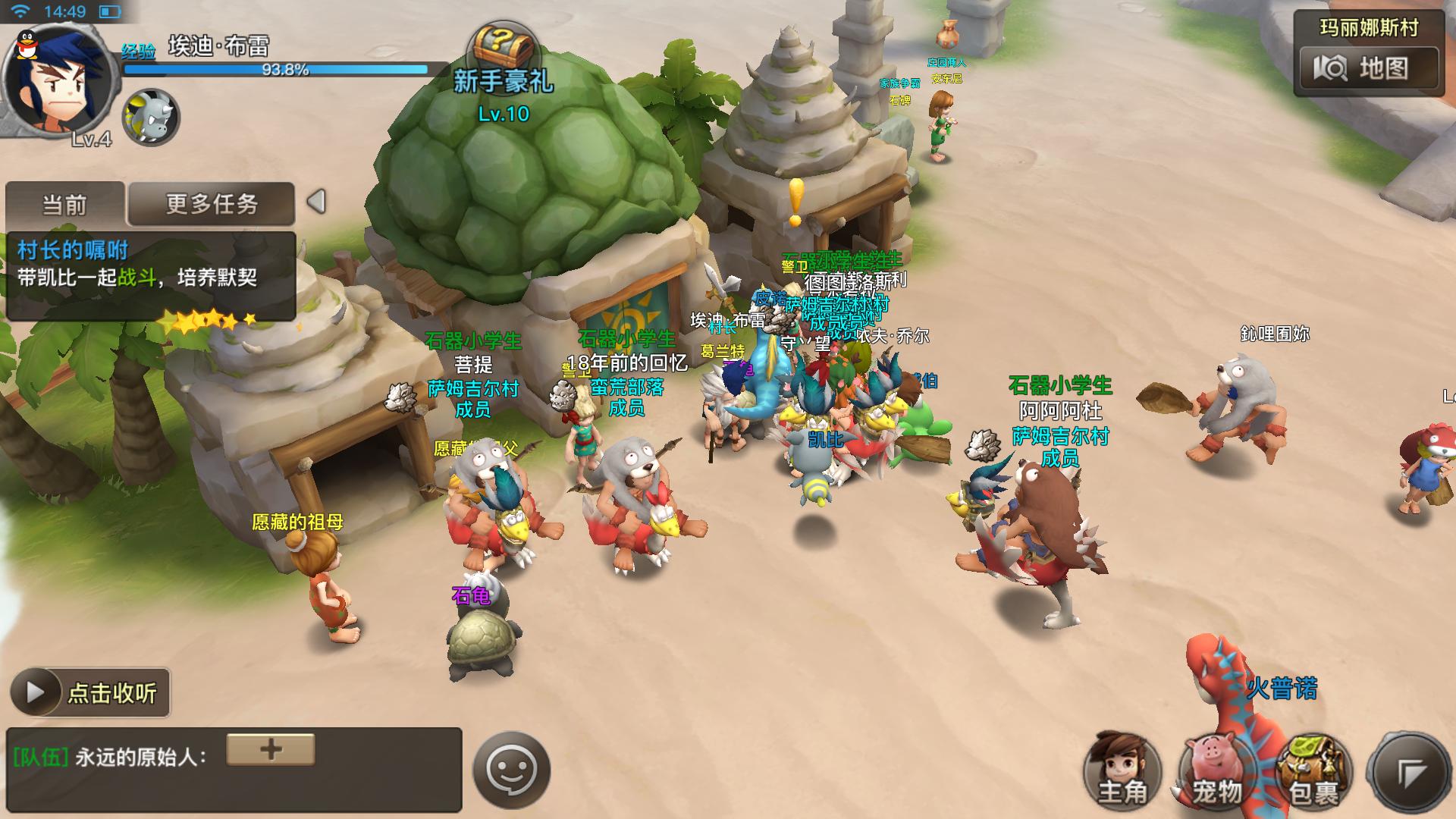Switch to the 当前 quest tab
Viewport: 1456px width, 819px height.
tap(65, 204)
